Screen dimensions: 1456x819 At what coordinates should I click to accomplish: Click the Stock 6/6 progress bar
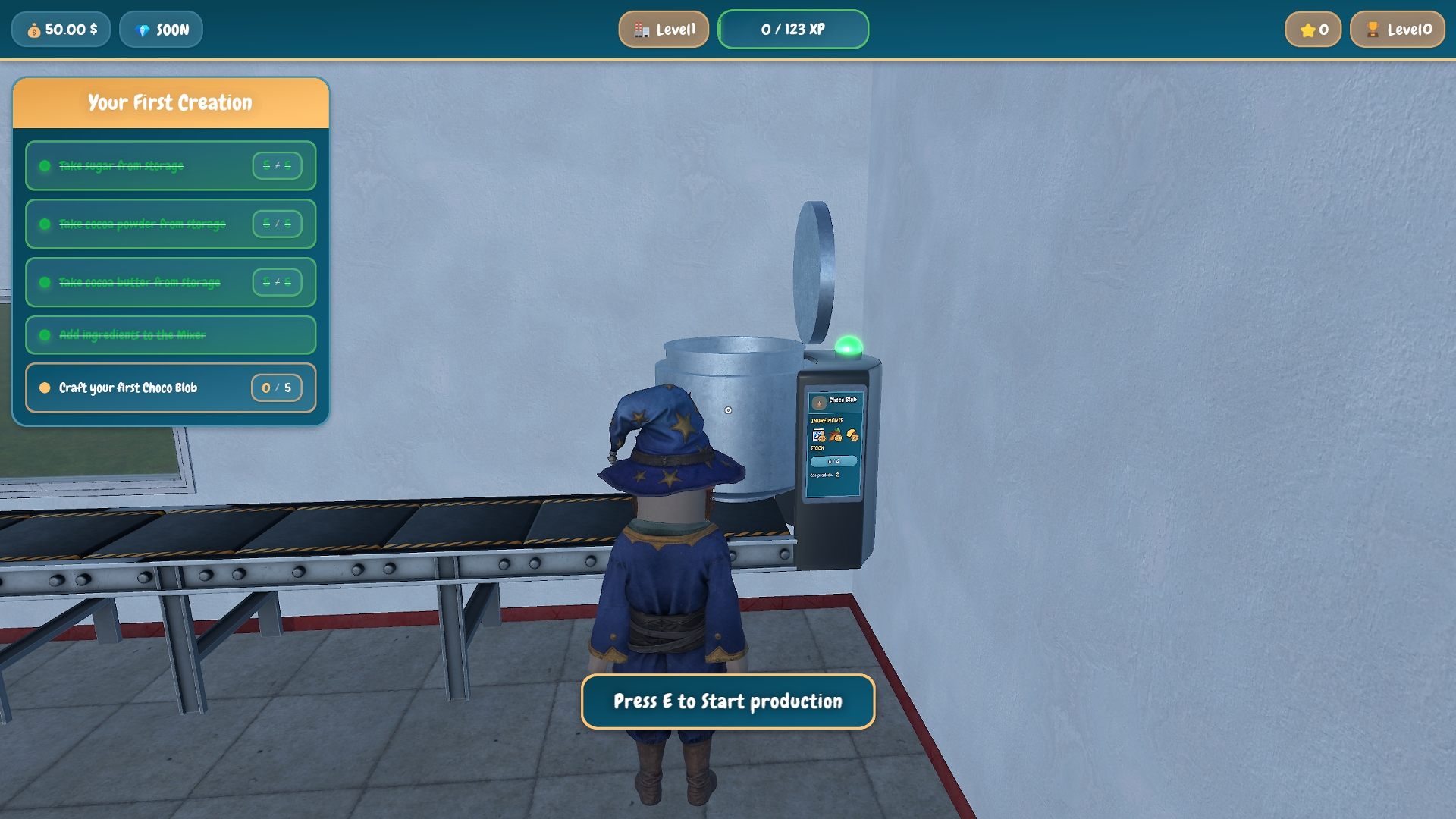point(834,461)
